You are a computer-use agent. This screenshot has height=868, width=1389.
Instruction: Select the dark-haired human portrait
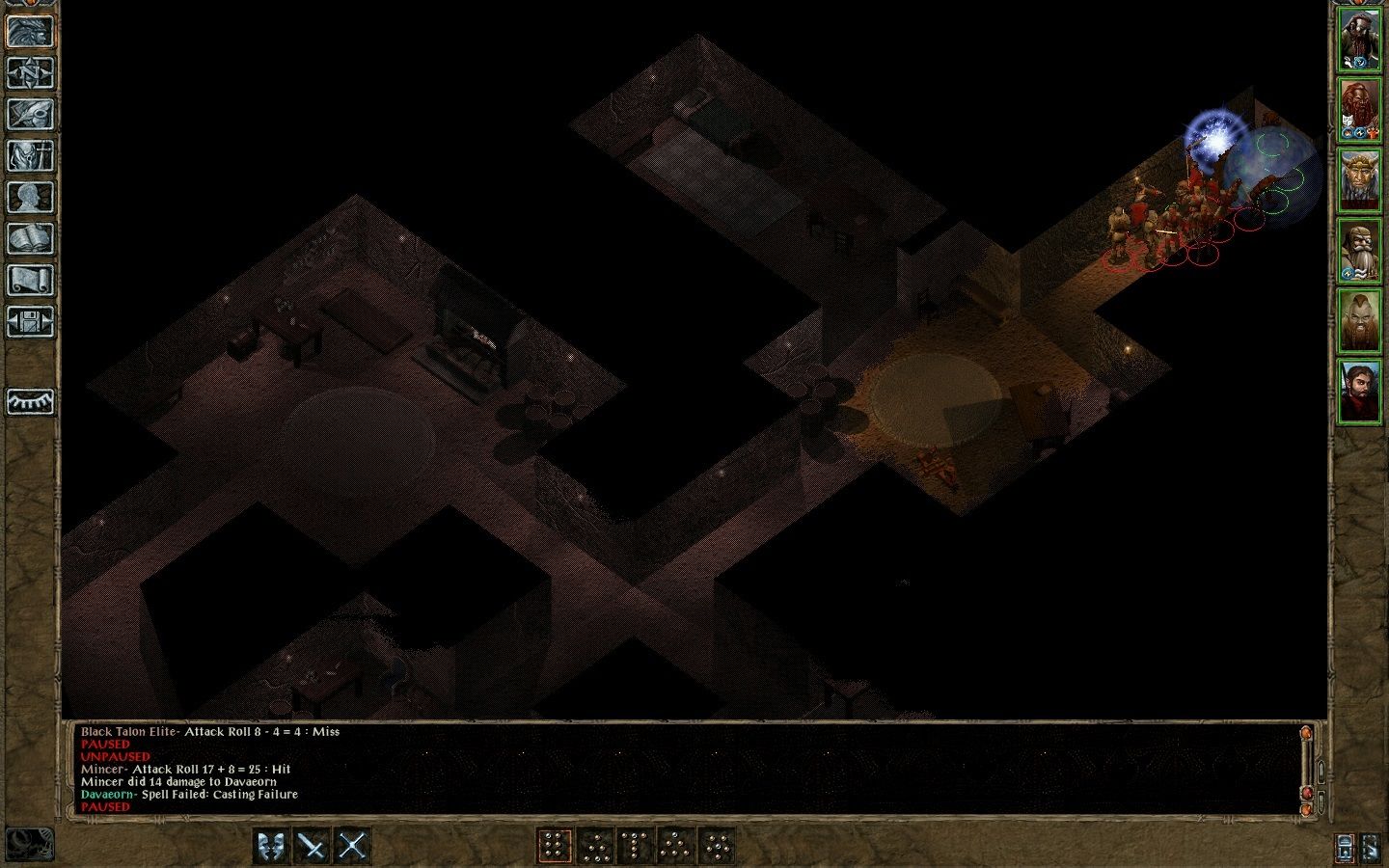(x=1360, y=390)
